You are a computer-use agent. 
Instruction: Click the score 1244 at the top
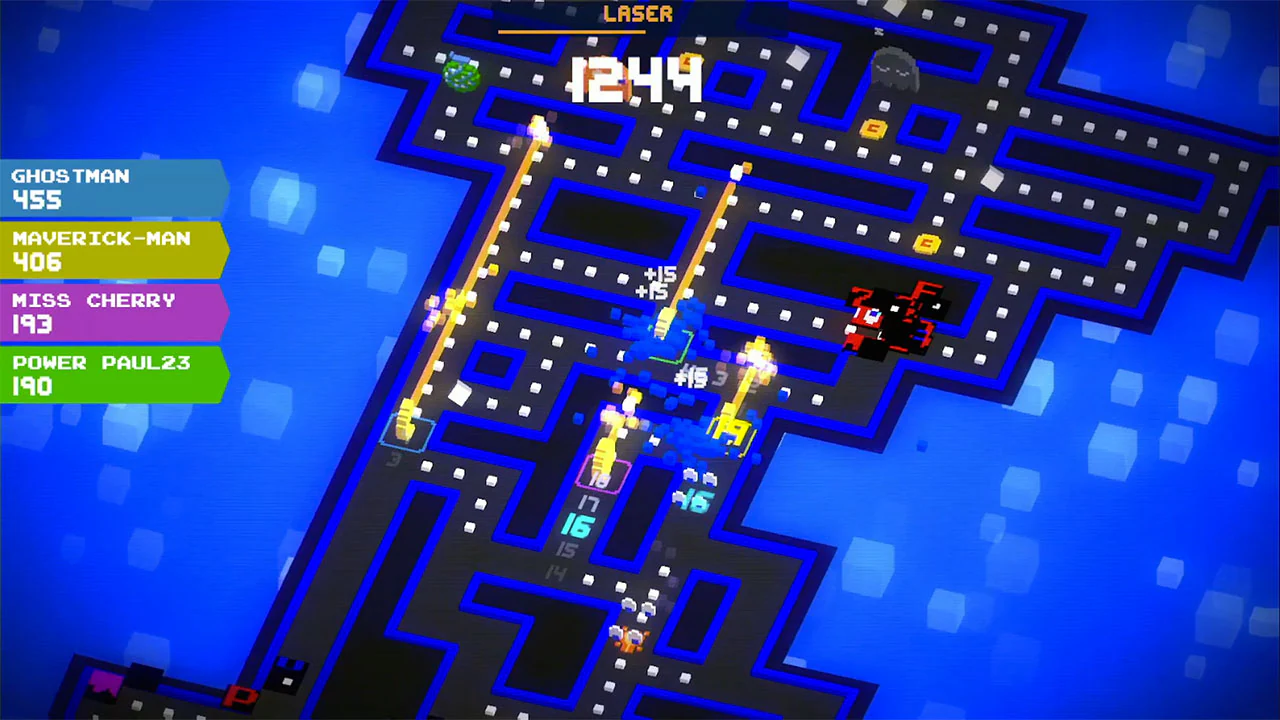(x=638, y=80)
